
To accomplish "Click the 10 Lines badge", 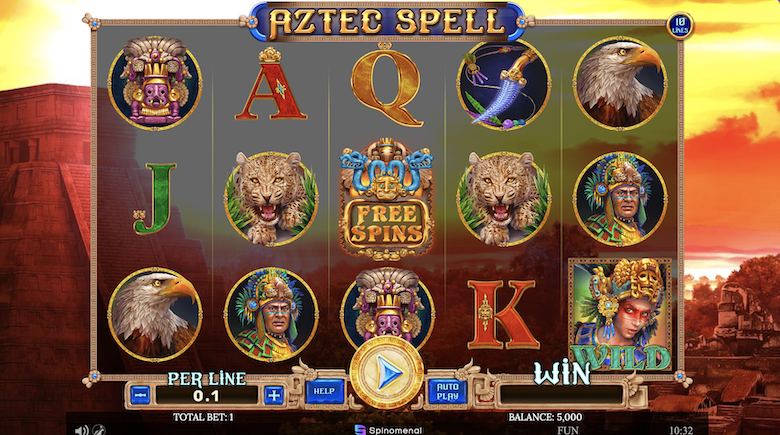I will click(x=679, y=25).
